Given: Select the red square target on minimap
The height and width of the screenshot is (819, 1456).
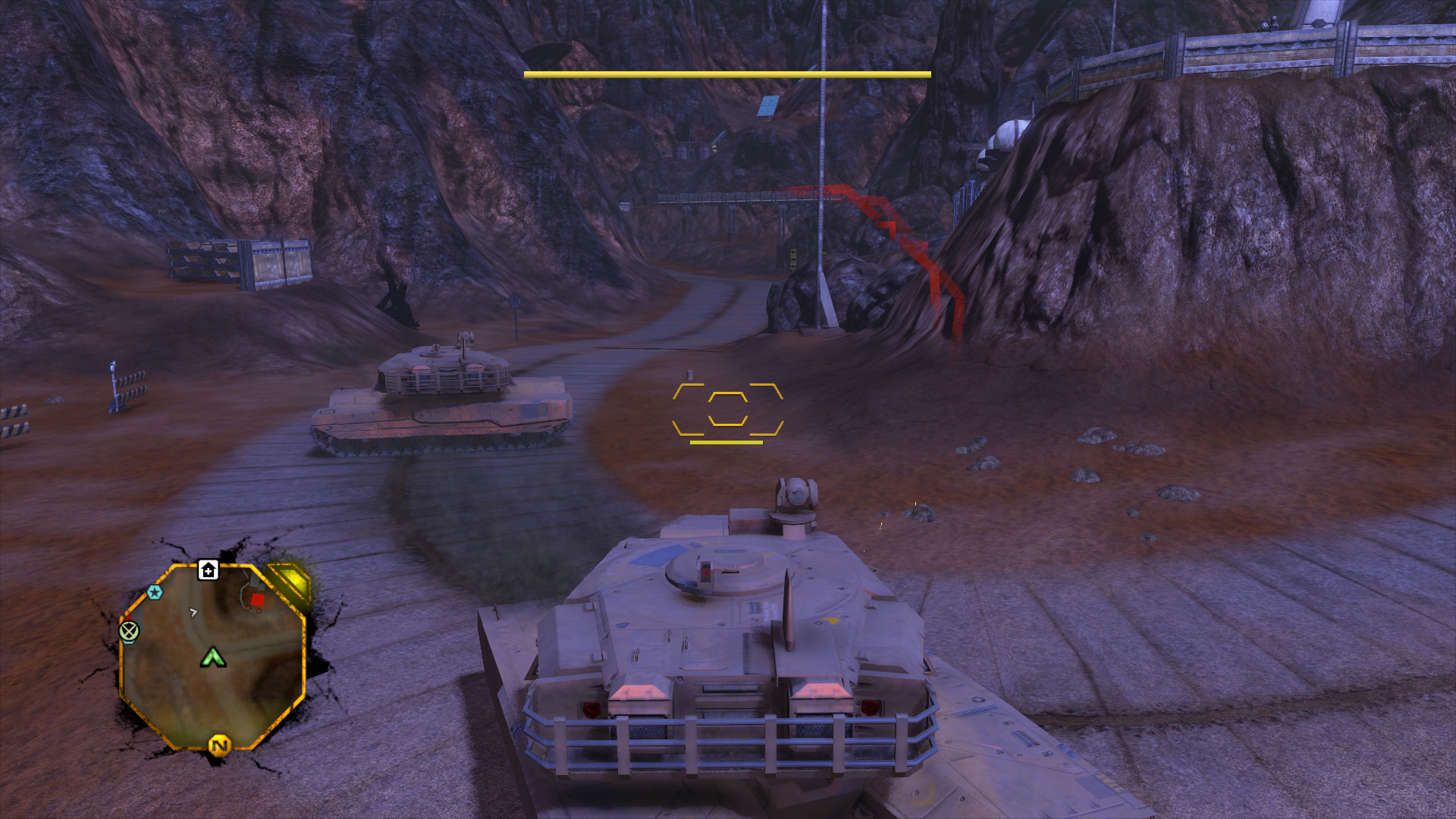Looking at the screenshot, I should click(257, 601).
